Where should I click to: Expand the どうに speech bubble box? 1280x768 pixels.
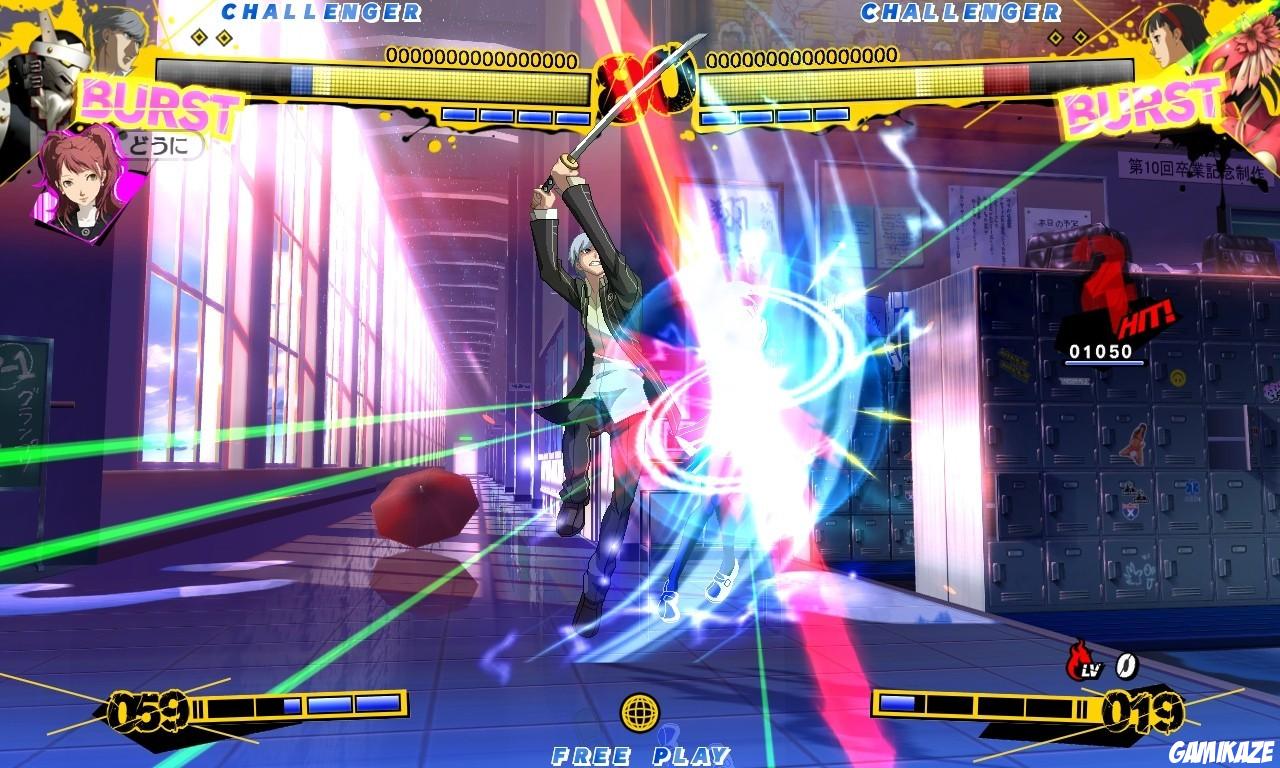click(x=160, y=146)
